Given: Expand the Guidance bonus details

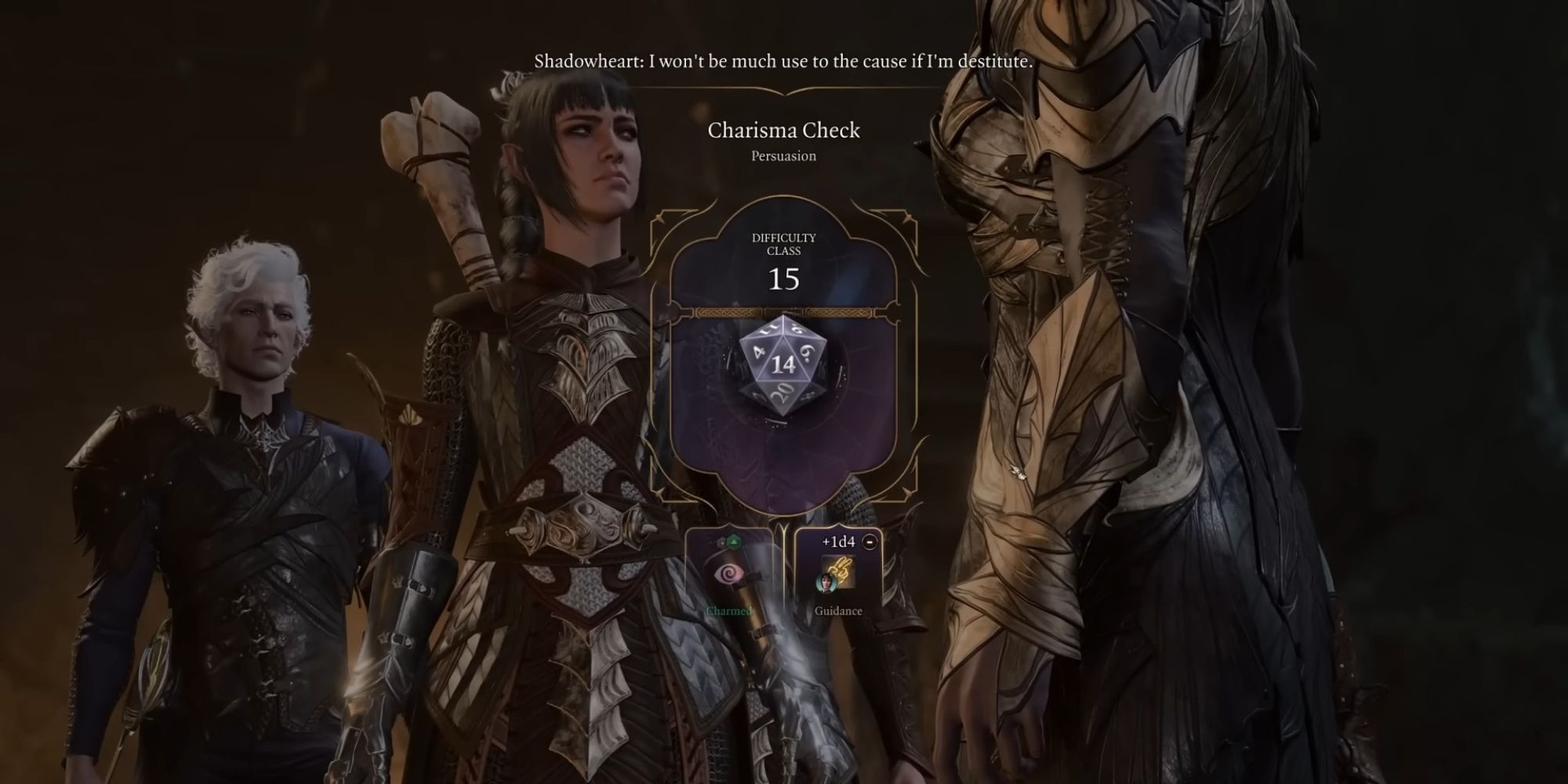Looking at the screenshot, I should click(839, 611).
